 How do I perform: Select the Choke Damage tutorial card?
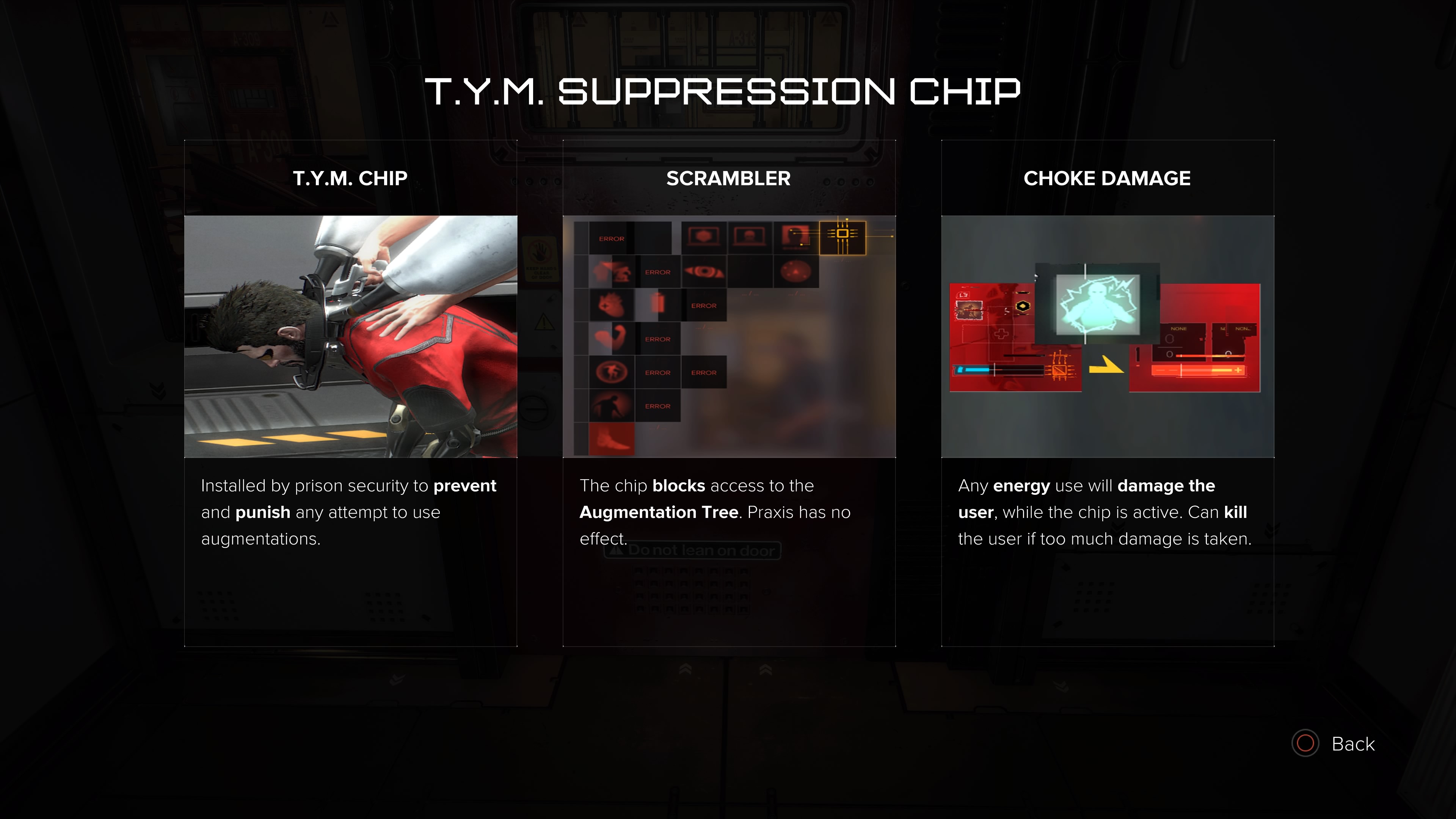pyautogui.click(x=1107, y=393)
